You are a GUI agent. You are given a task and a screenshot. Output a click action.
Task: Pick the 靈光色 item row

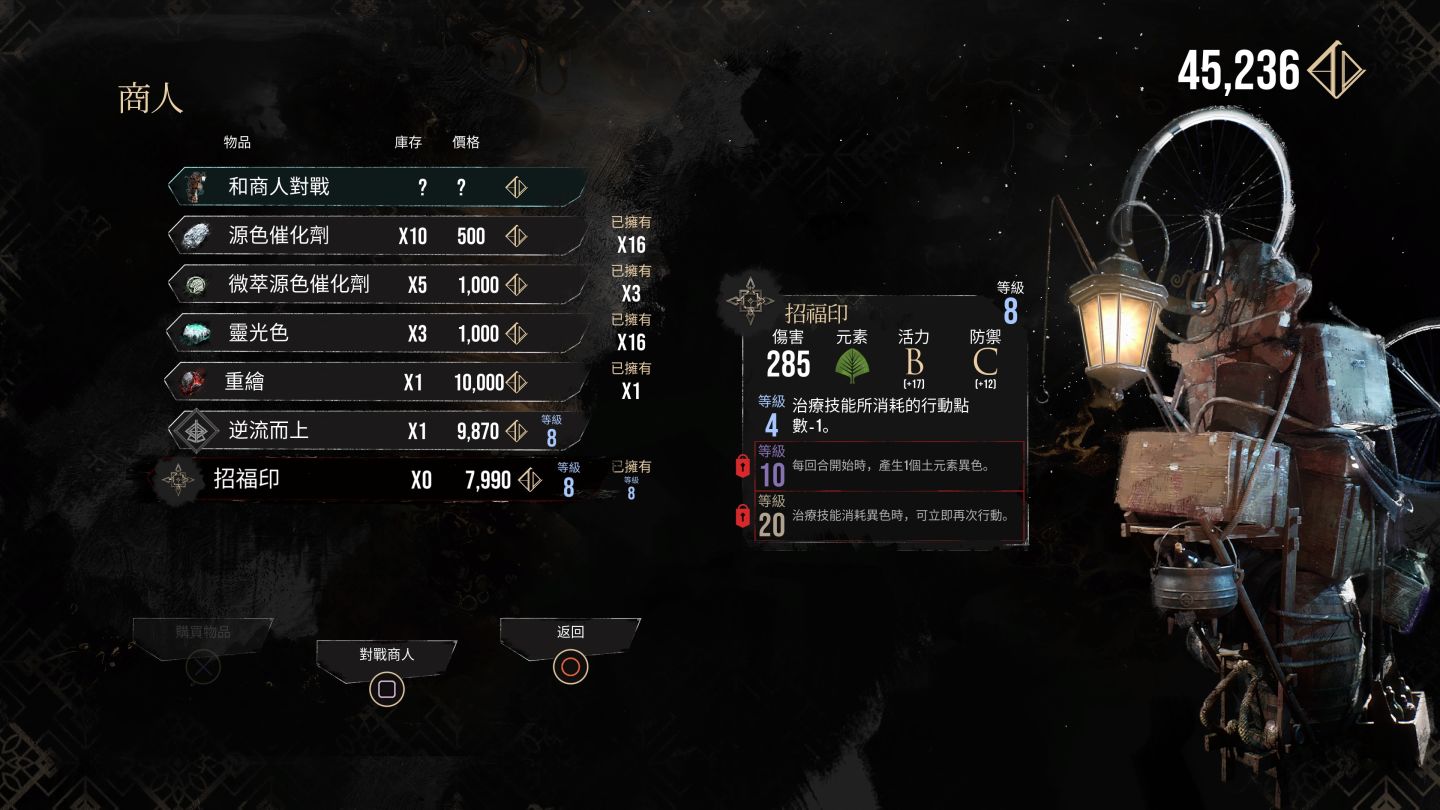378,333
